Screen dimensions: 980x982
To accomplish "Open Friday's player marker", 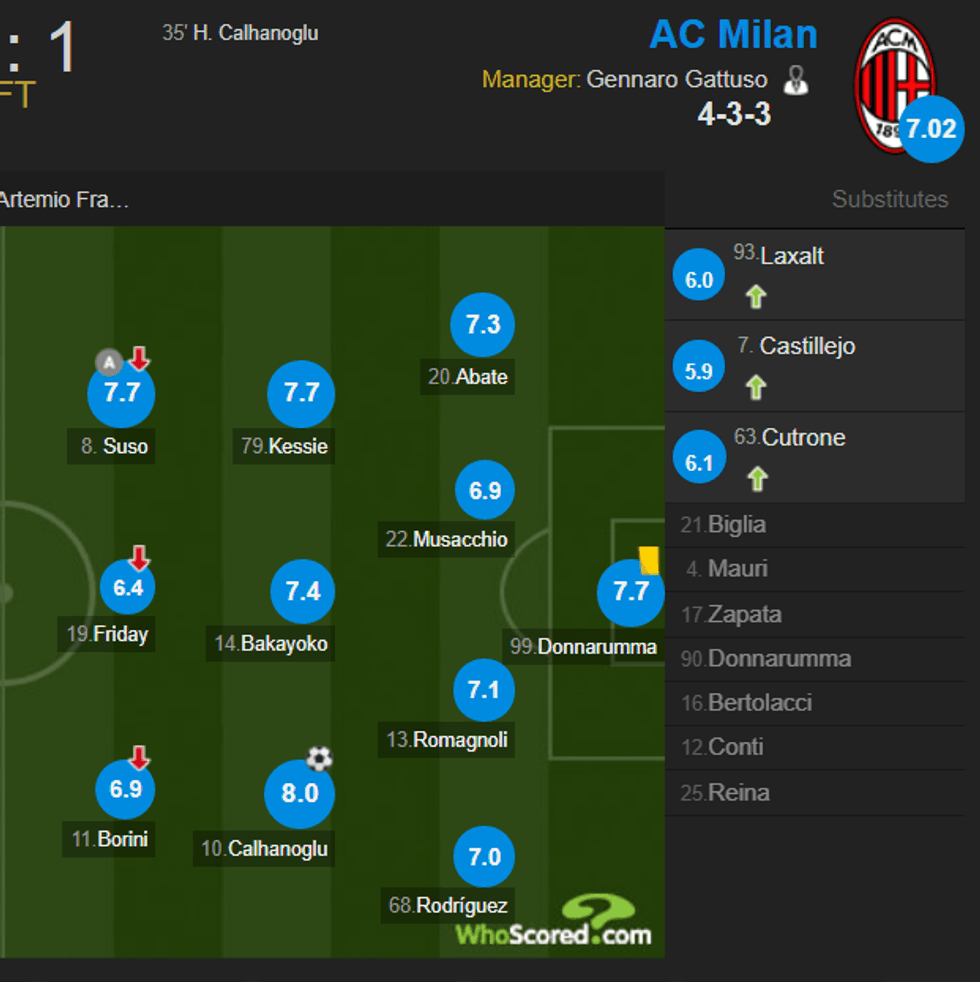I will 128,588.
